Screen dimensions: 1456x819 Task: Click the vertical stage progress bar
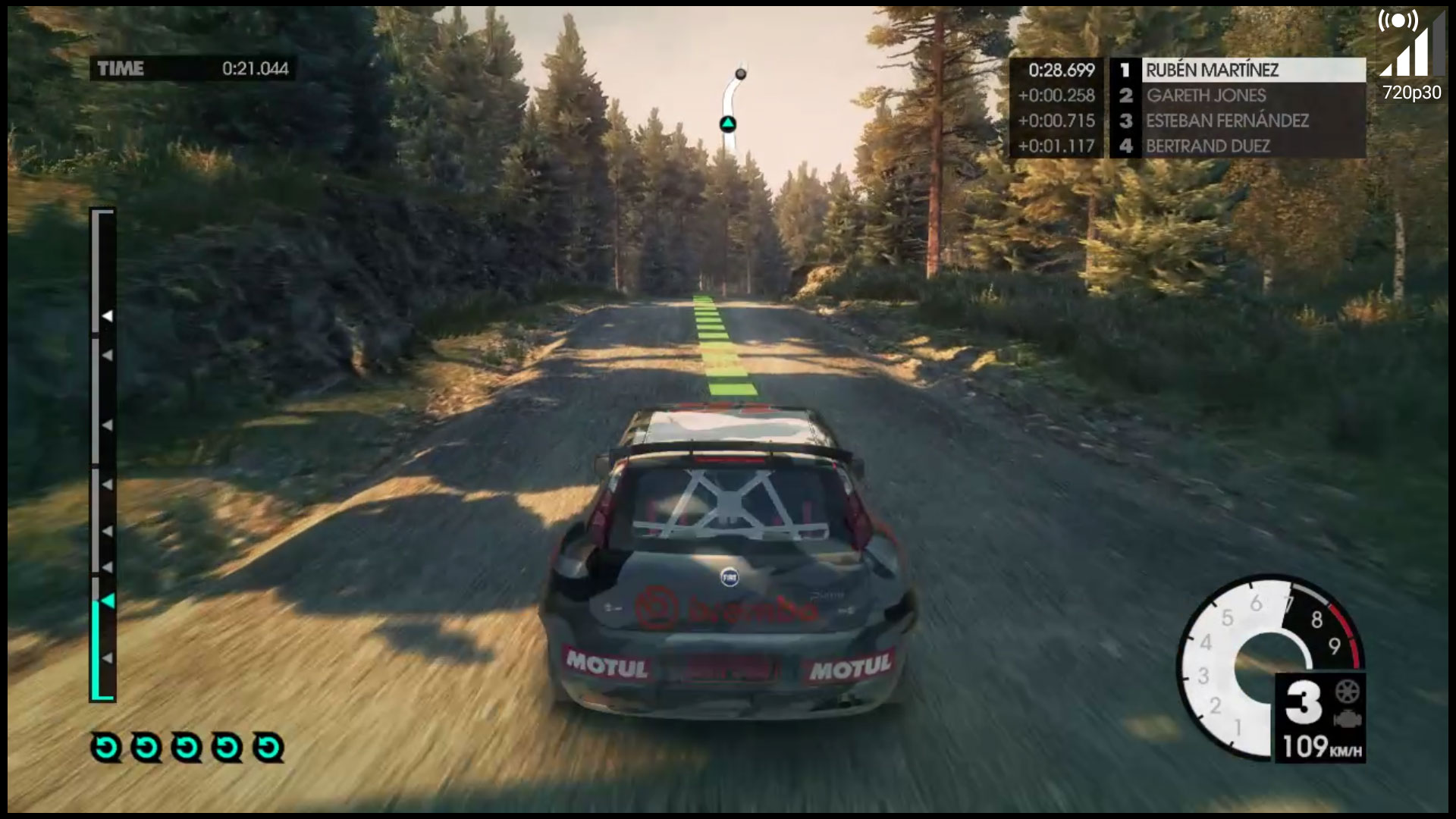point(103,455)
